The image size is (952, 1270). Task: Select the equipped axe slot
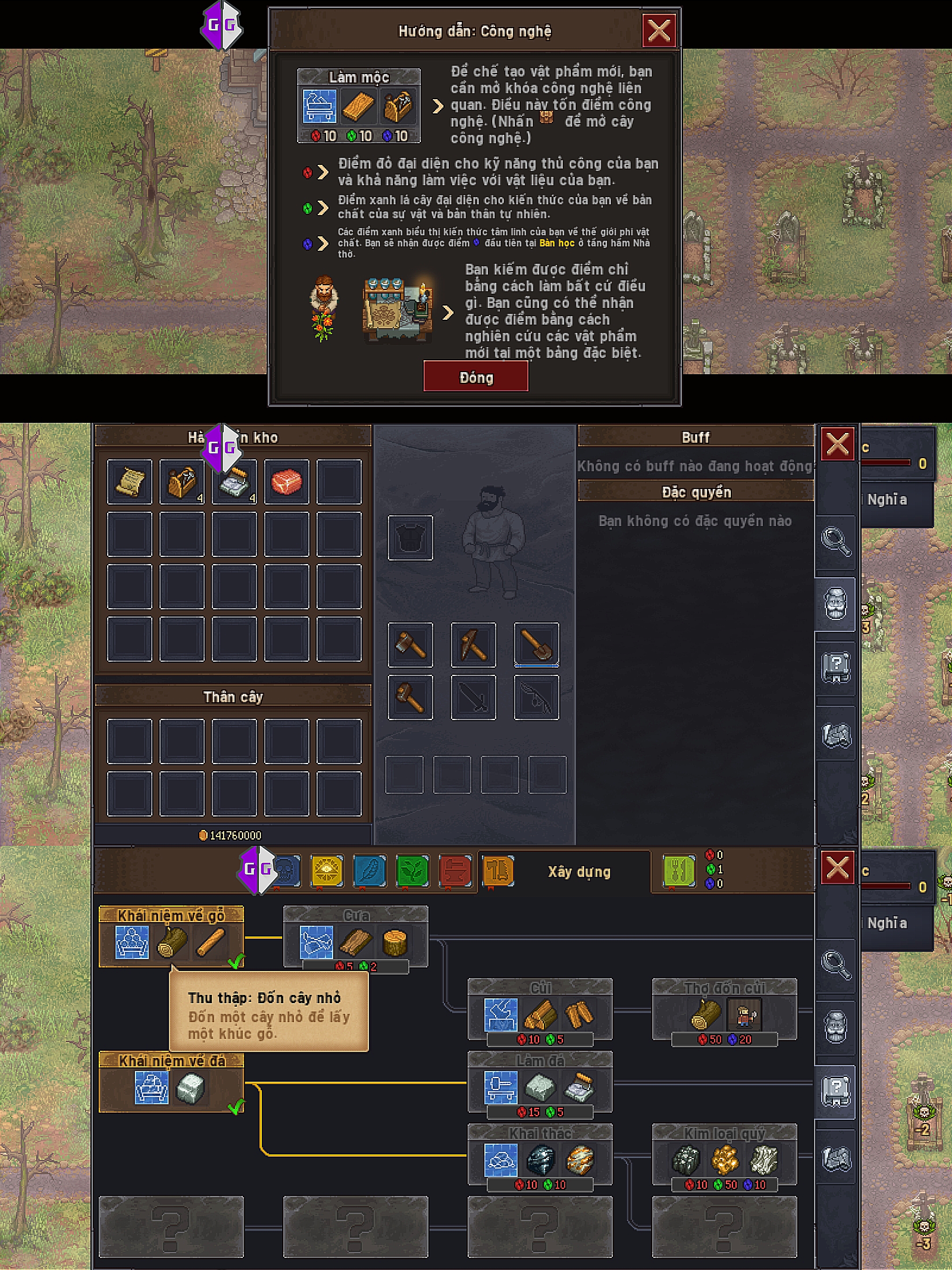(x=410, y=644)
